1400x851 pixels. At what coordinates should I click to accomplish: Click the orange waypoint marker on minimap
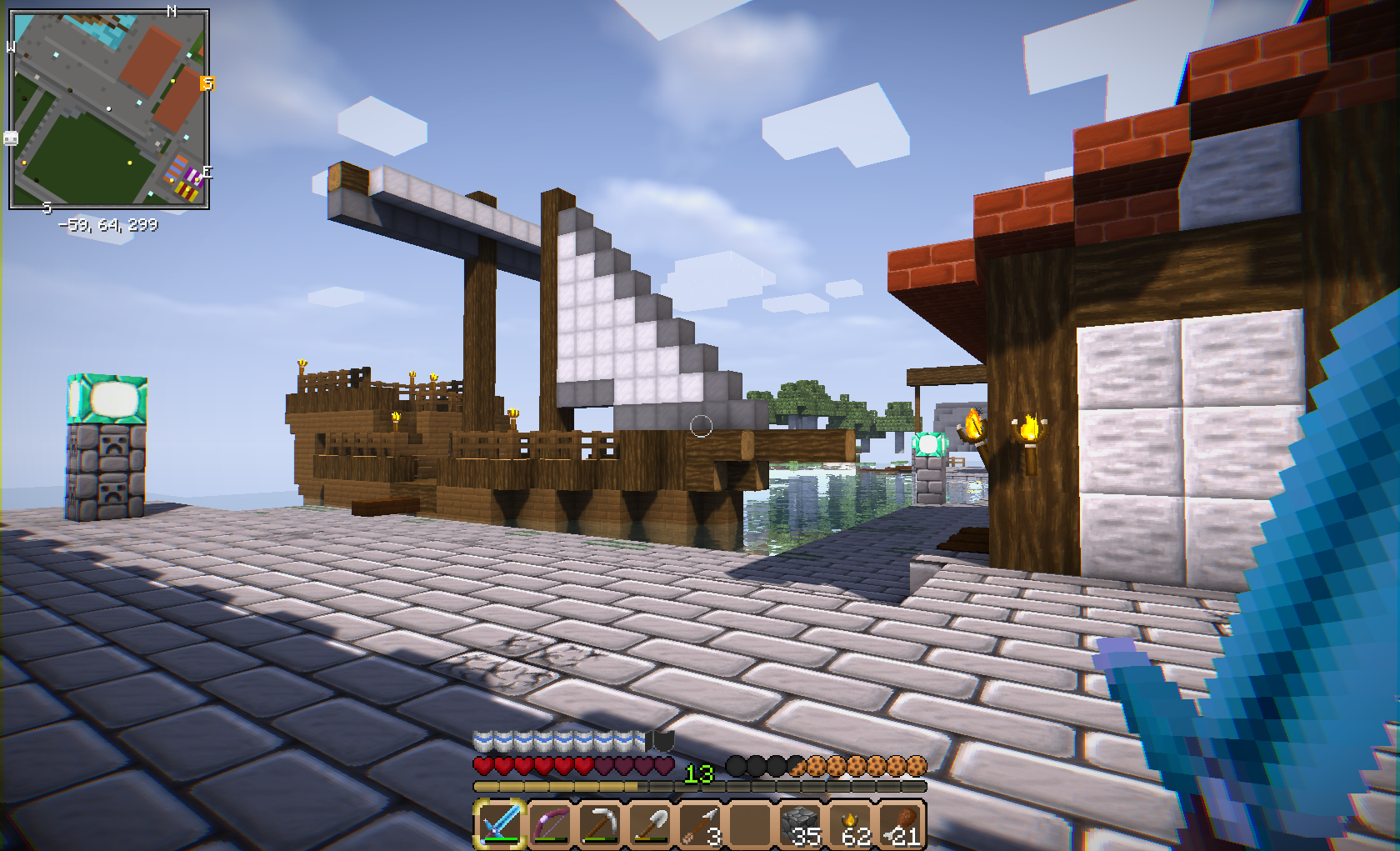[x=207, y=83]
